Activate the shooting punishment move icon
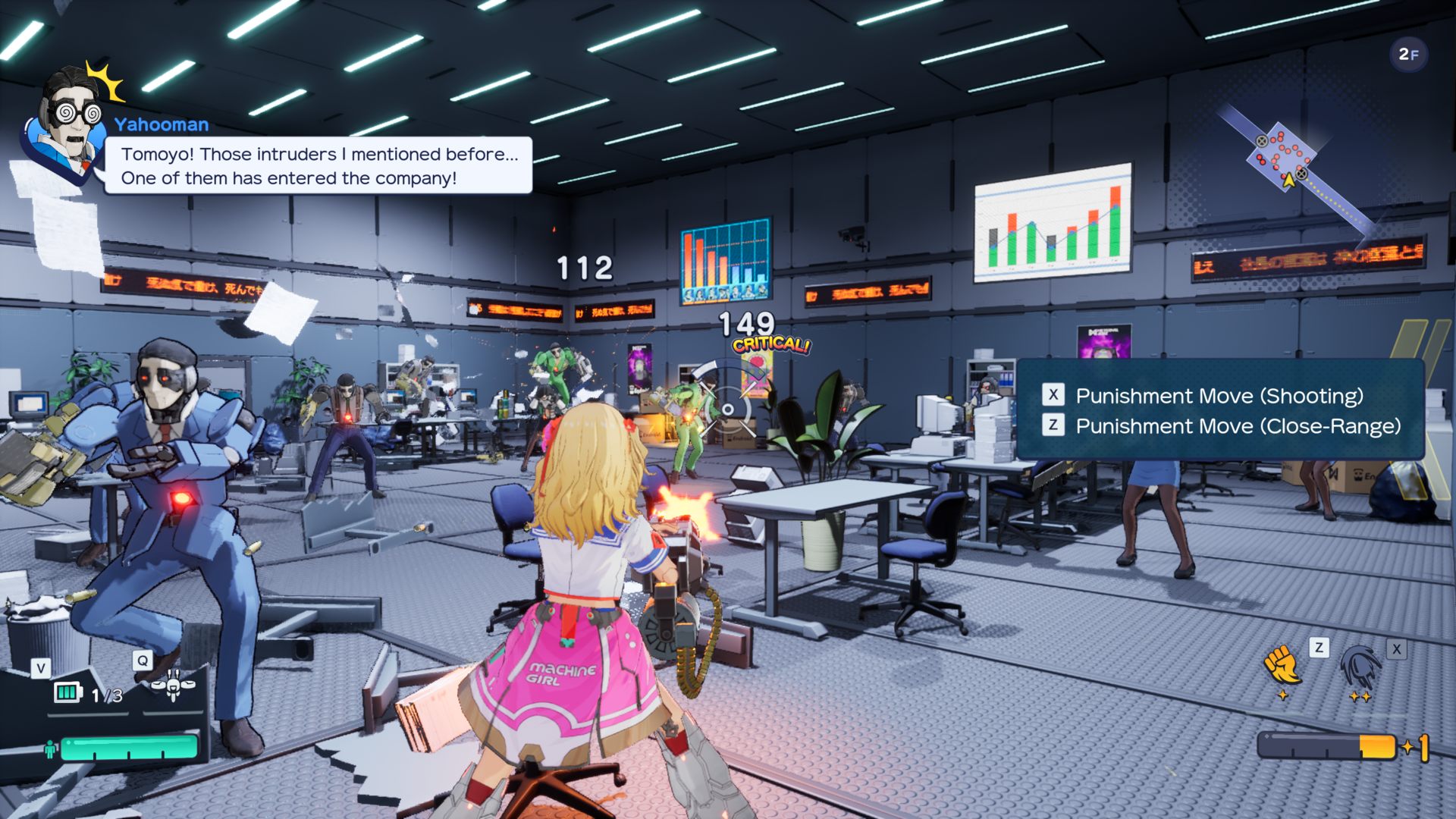The image size is (1456, 819). 1361,666
